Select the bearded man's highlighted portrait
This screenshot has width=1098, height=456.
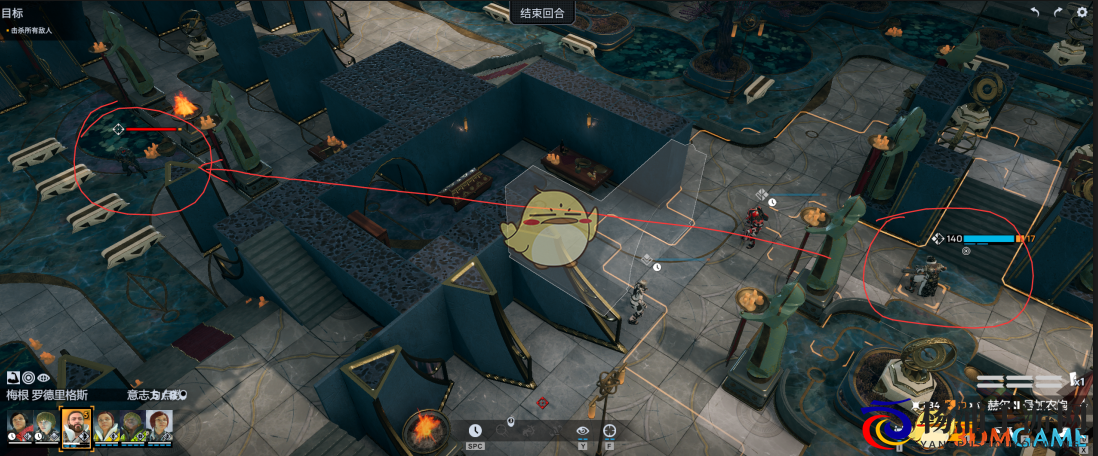75,427
